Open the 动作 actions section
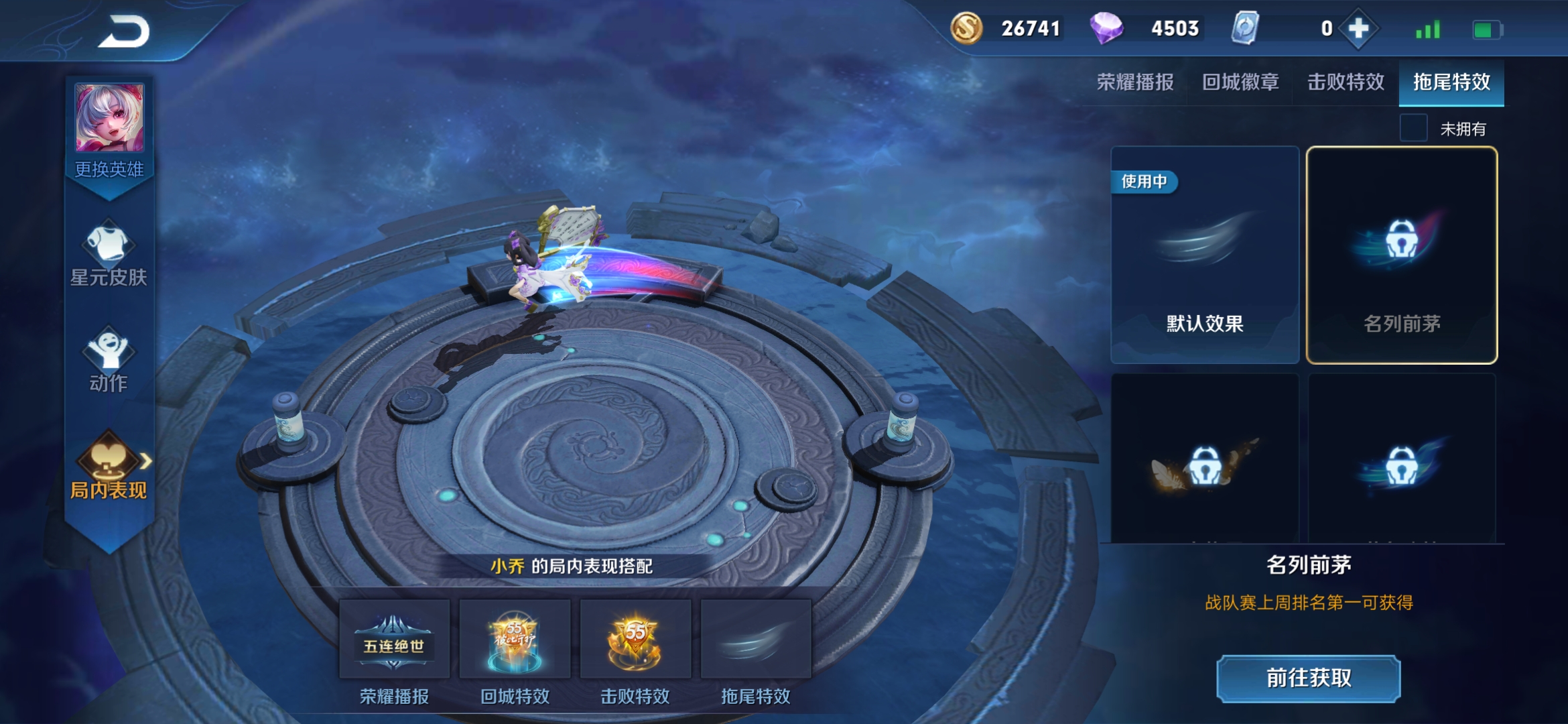Image resolution: width=1568 pixels, height=724 pixels. coord(109,359)
